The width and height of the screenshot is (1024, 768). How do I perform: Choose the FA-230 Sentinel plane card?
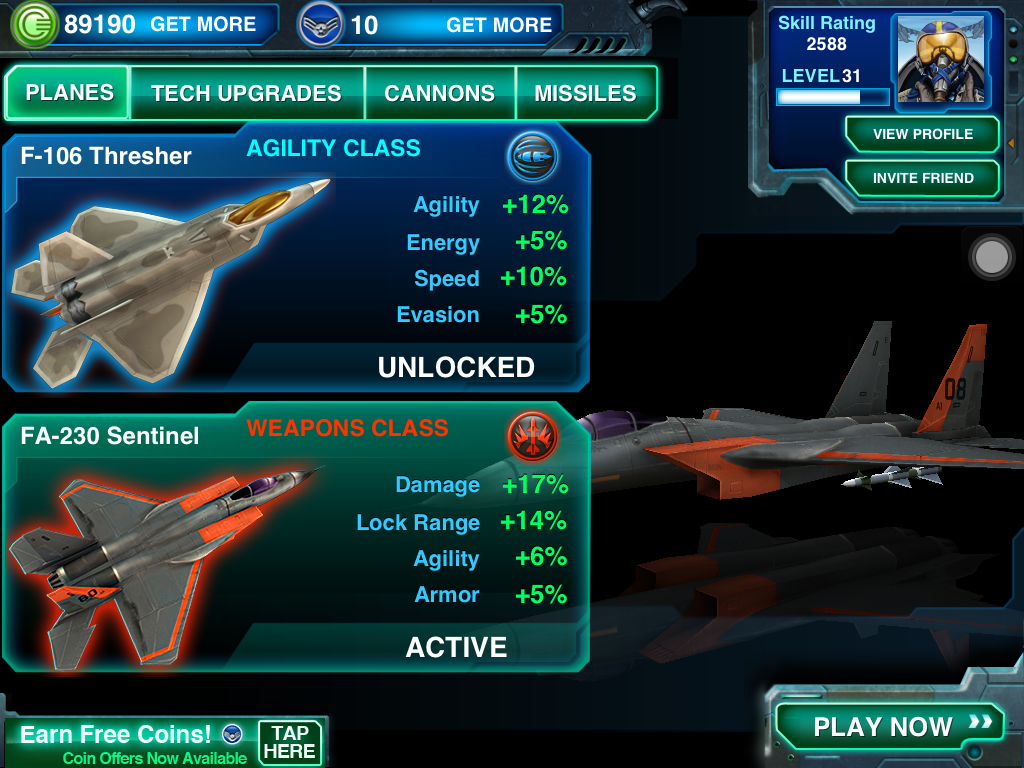[x=295, y=540]
